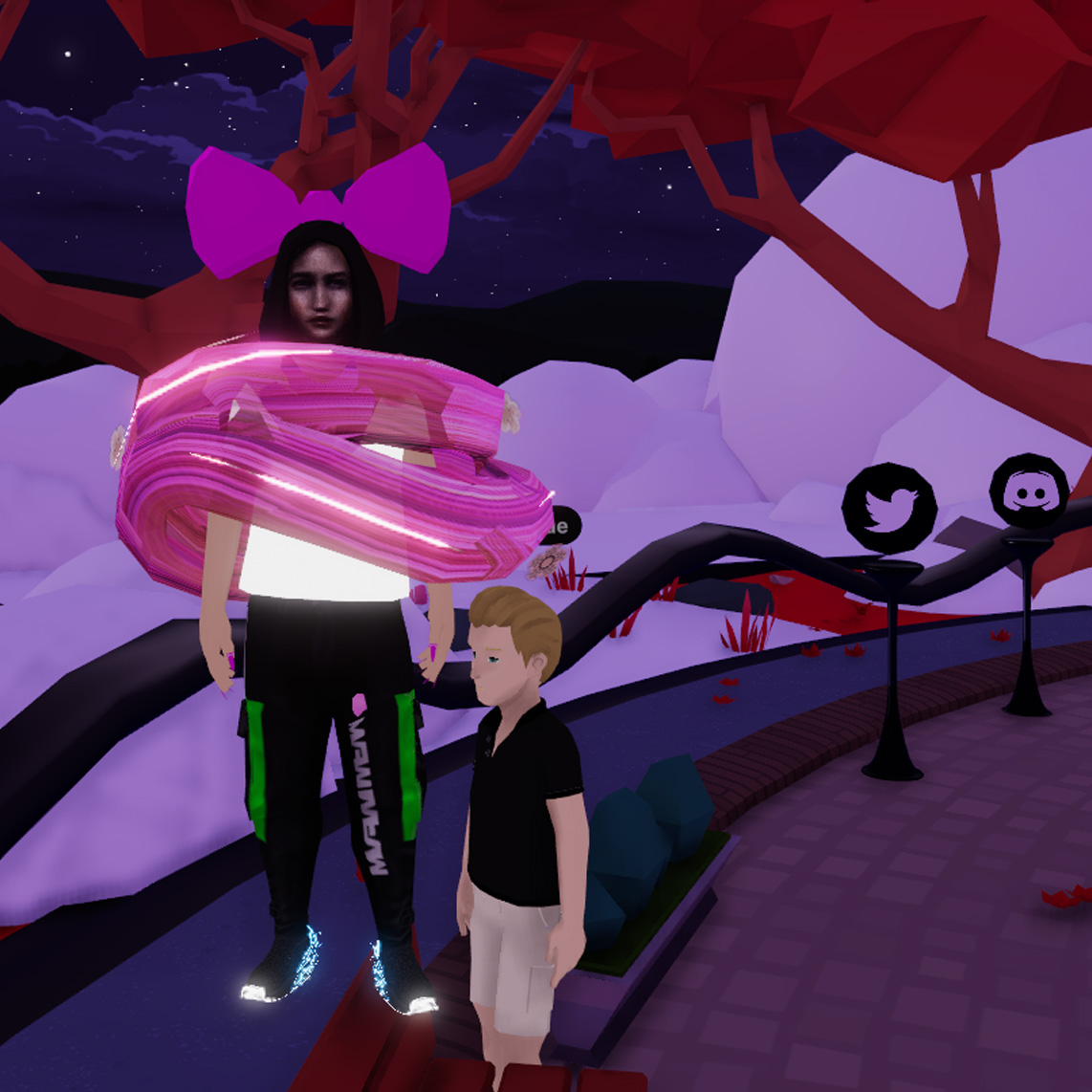Open the Twitter bird link sign
1092x1092 pixels.
coord(888,508)
